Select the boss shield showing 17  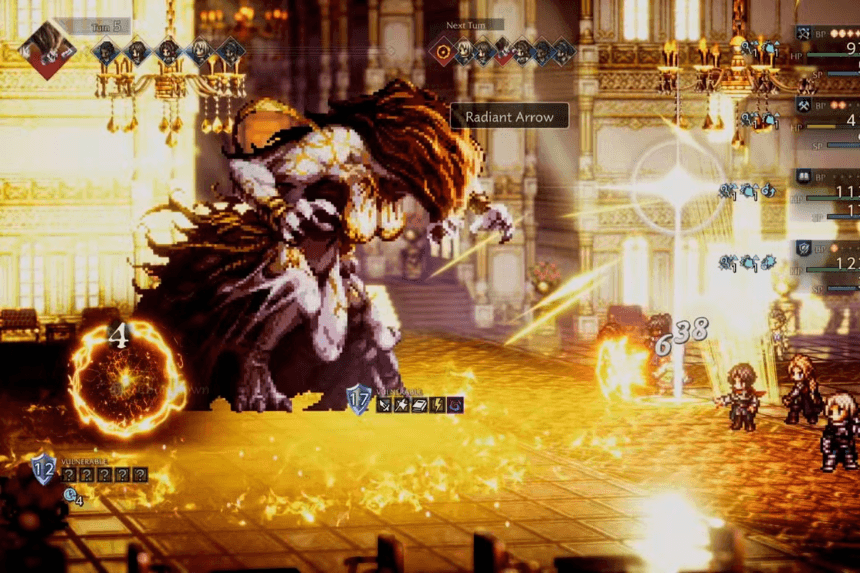359,399
